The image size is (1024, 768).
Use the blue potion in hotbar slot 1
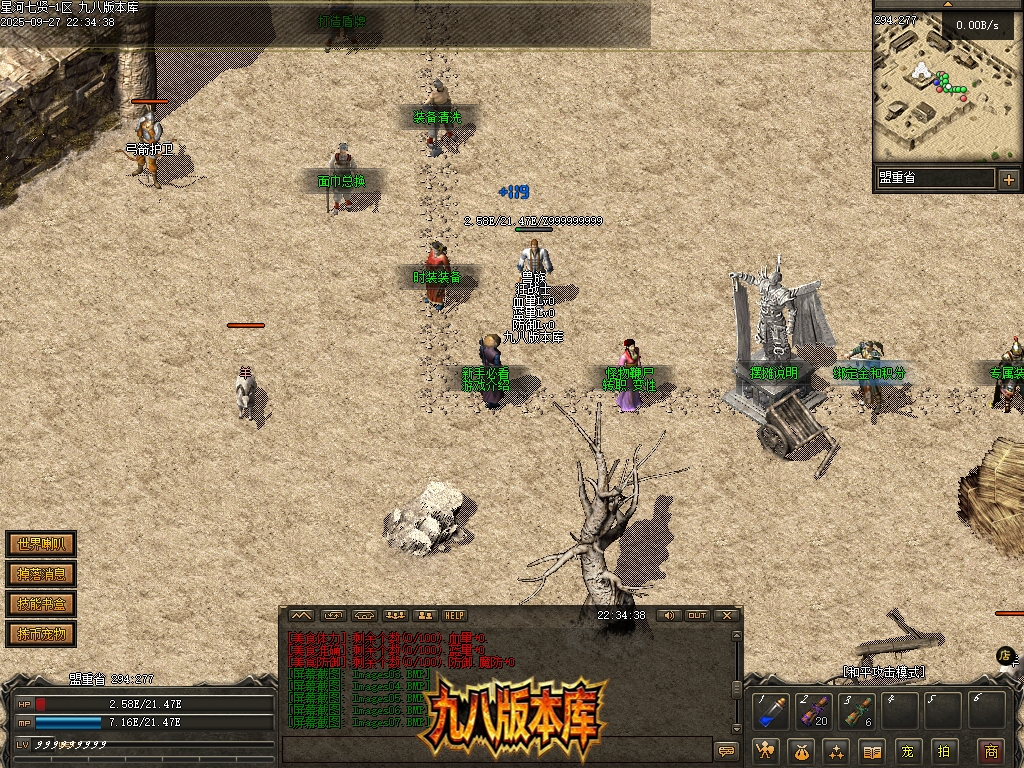coord(771,712)
